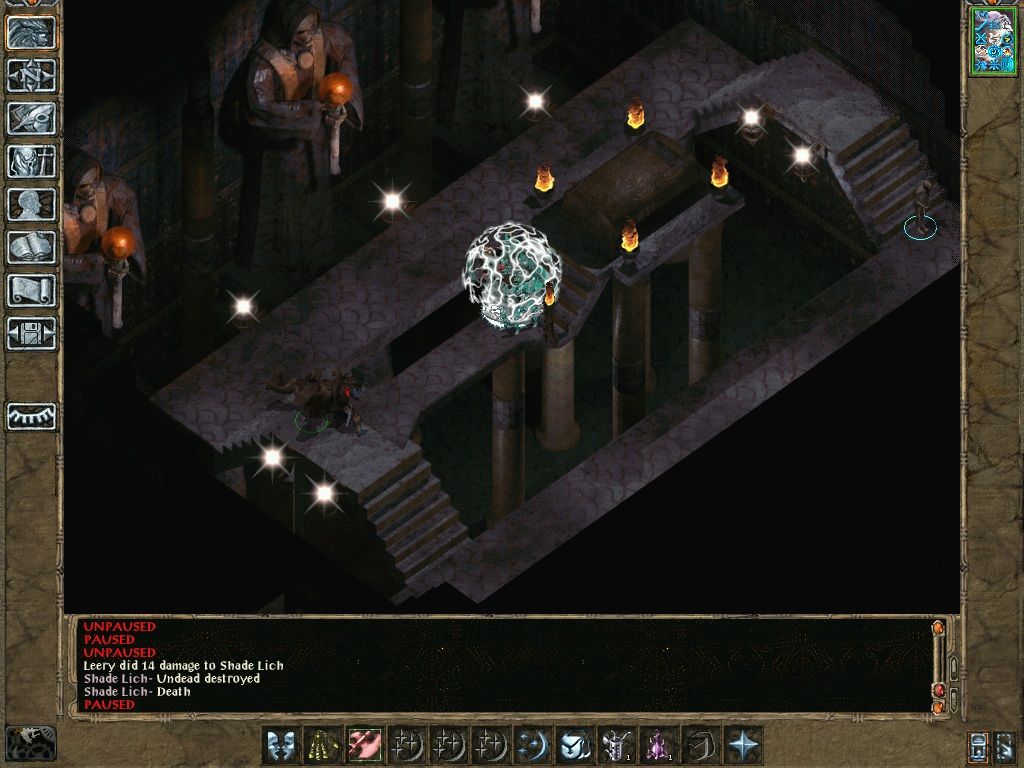Open the character record screen
Image resolution: width=1024 pixels, height=768 pixels.
click(32, 204)
